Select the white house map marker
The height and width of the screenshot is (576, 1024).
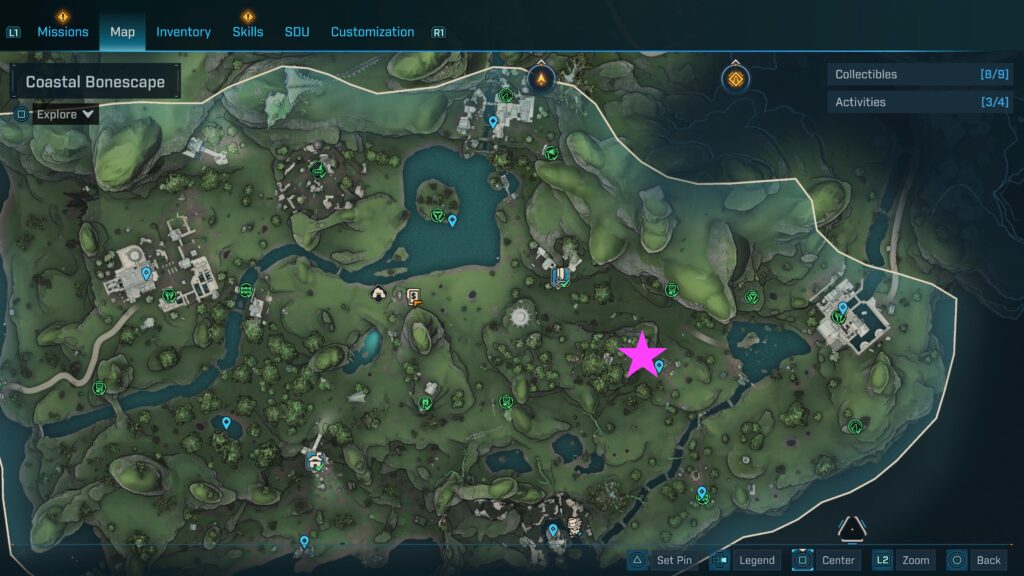click(x=378, y=293)
